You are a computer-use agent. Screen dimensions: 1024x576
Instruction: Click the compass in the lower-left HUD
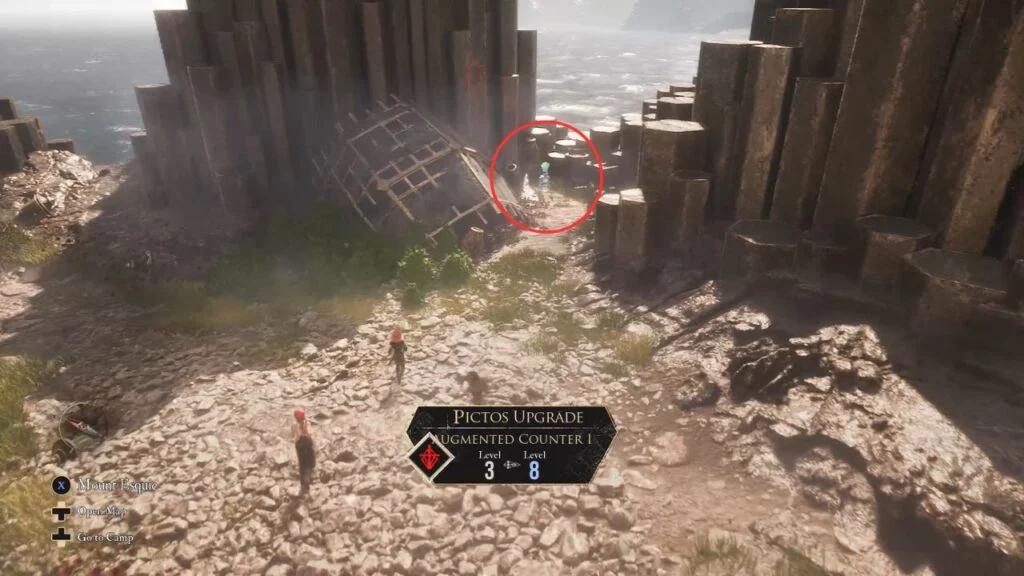82,427
